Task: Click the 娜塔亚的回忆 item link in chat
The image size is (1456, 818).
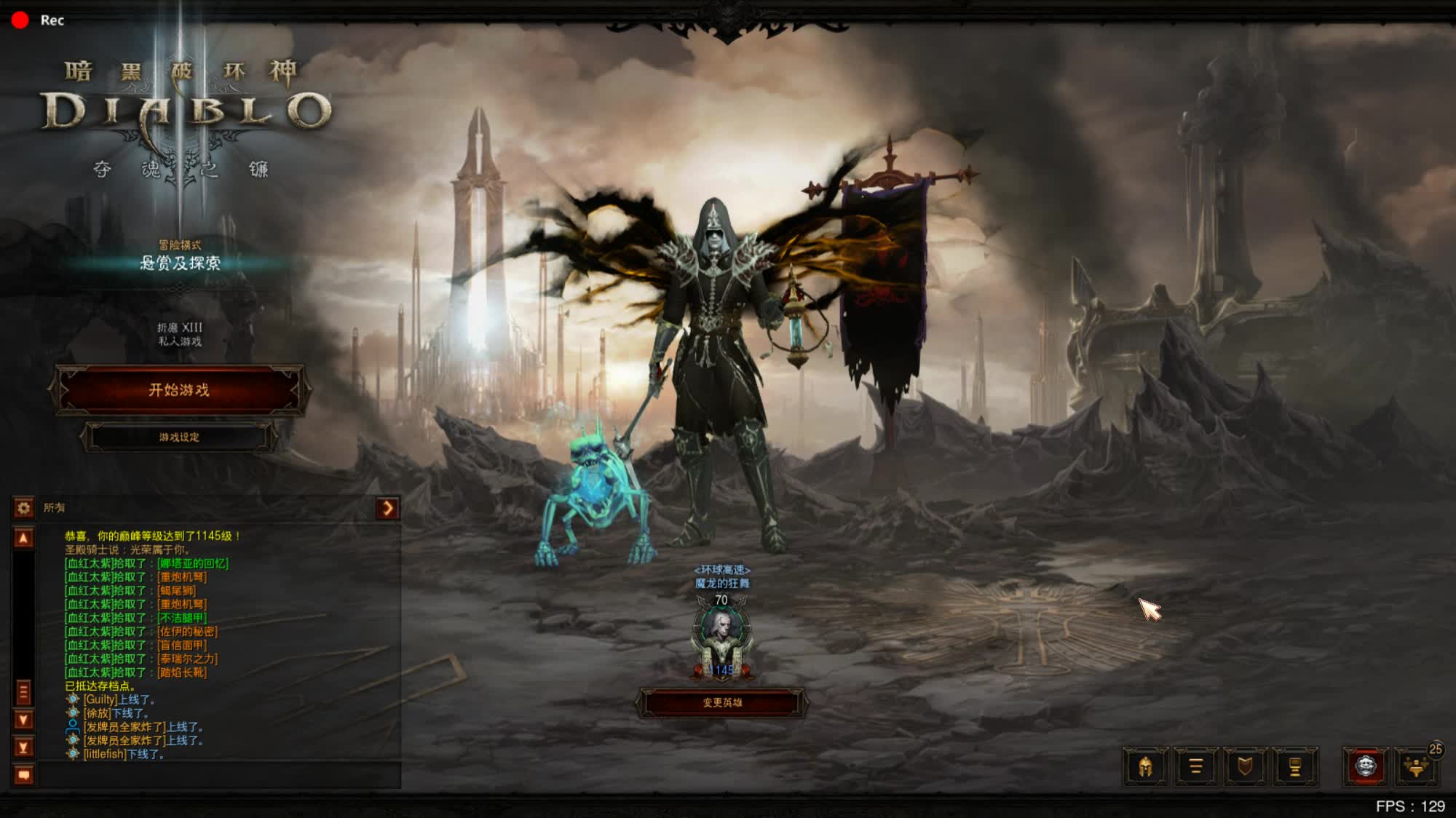Action: [193, 563]
